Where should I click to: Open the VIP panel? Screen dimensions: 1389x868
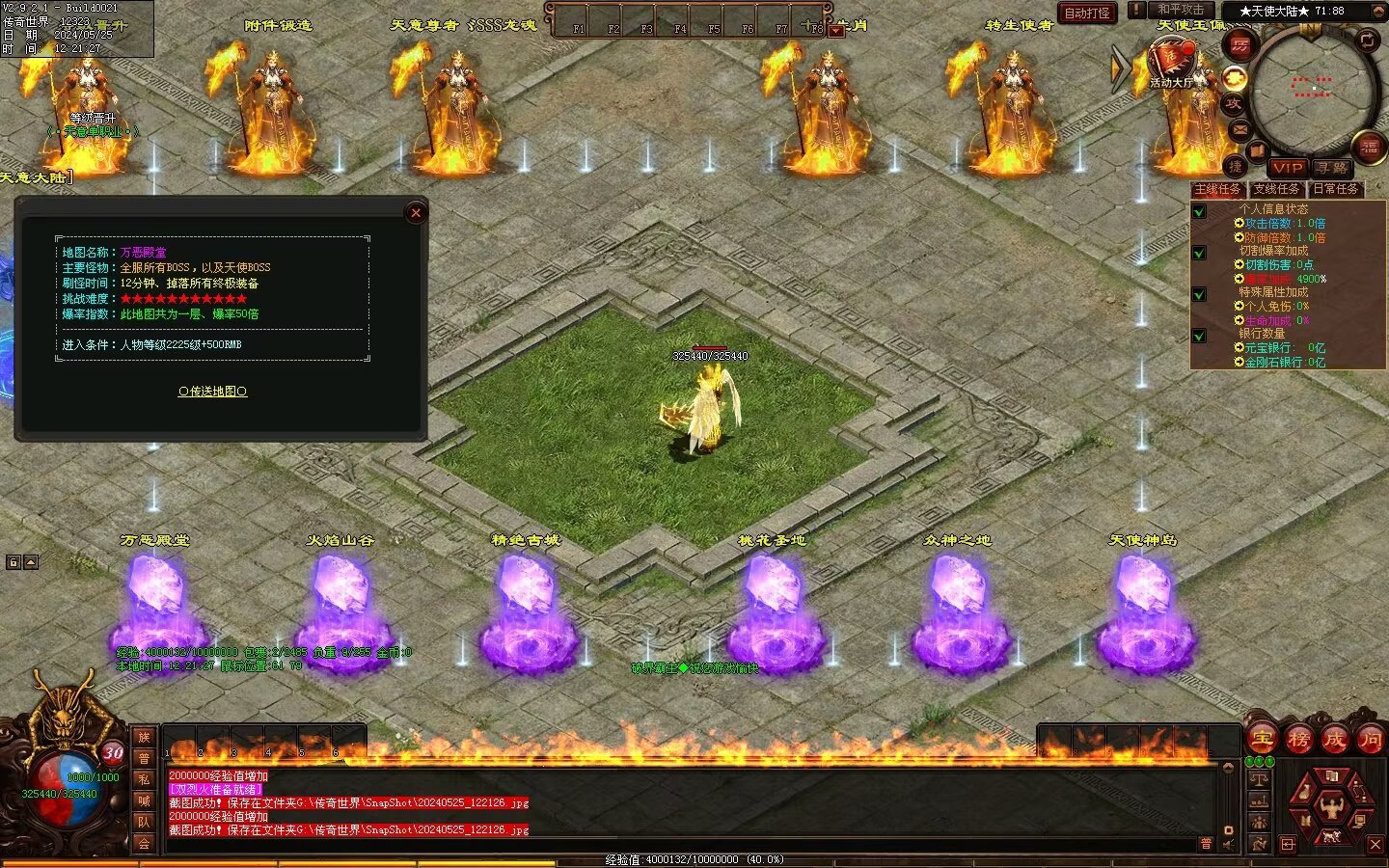1287,167
